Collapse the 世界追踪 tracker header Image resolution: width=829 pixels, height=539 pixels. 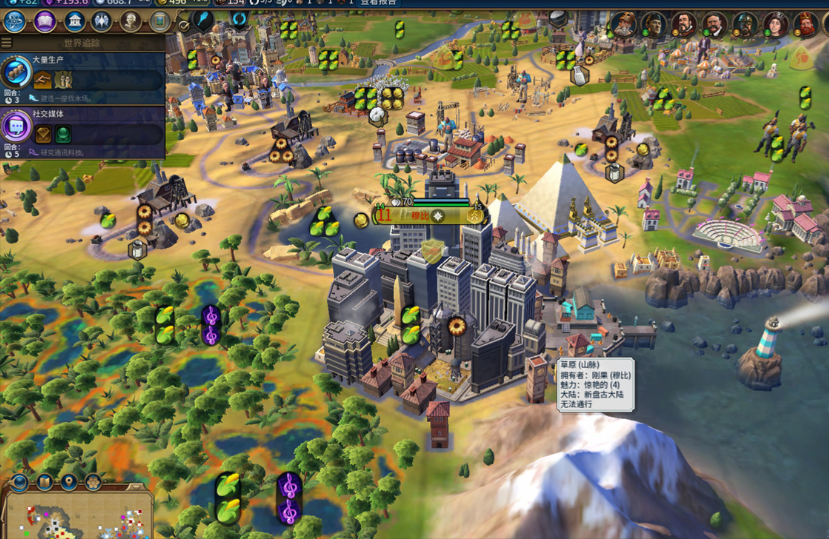click(x=7, y=43)
